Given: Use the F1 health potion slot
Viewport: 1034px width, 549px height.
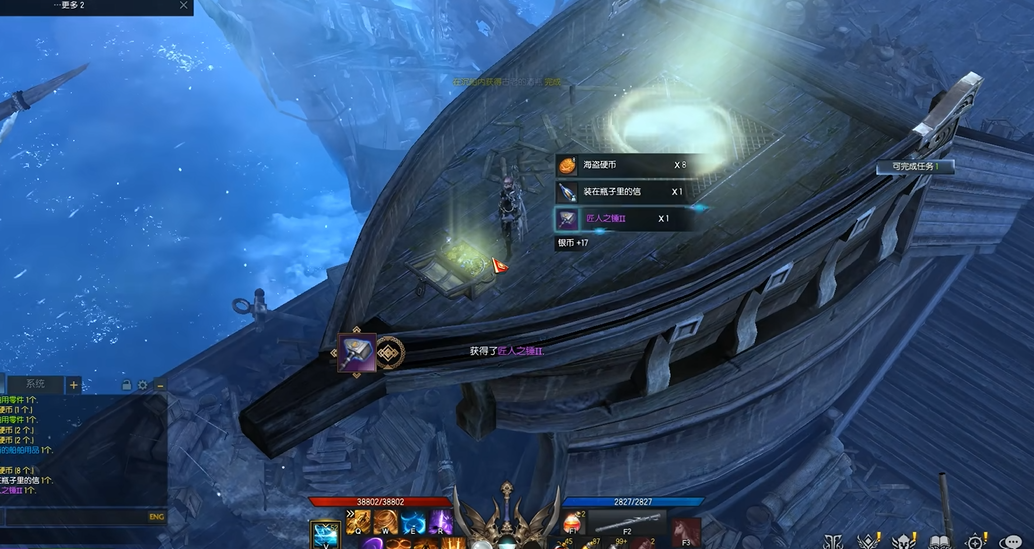Looking at the screenshot, I should click(573, 525).
